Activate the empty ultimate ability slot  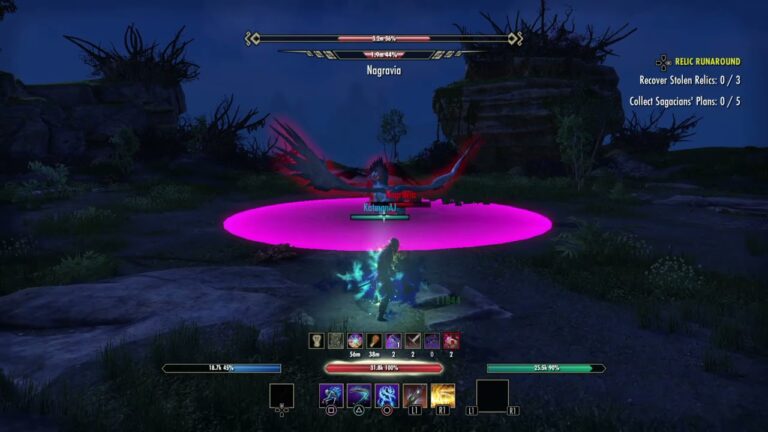tap(492, 395)
